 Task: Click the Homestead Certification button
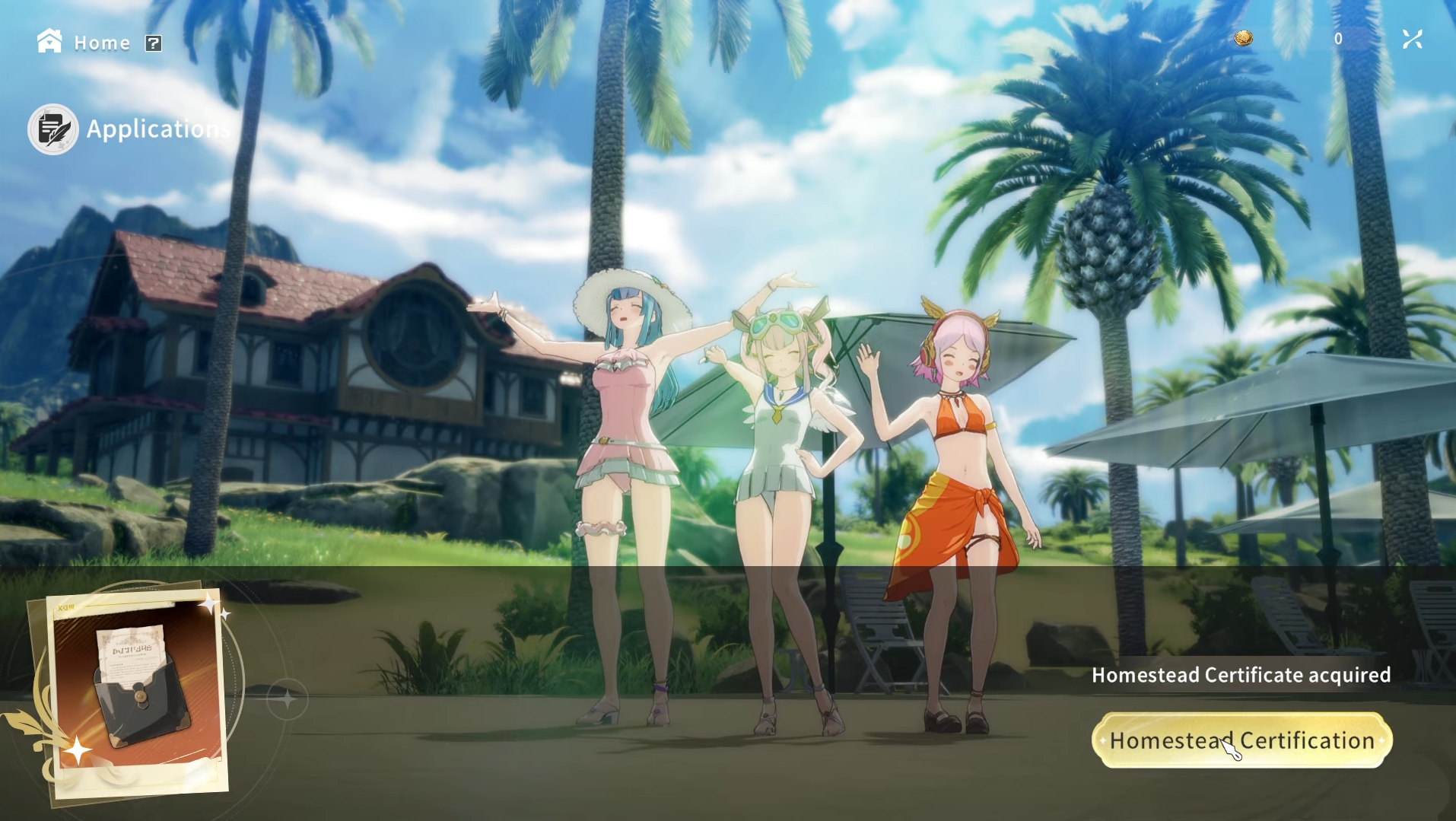[x=1241, y=740]
